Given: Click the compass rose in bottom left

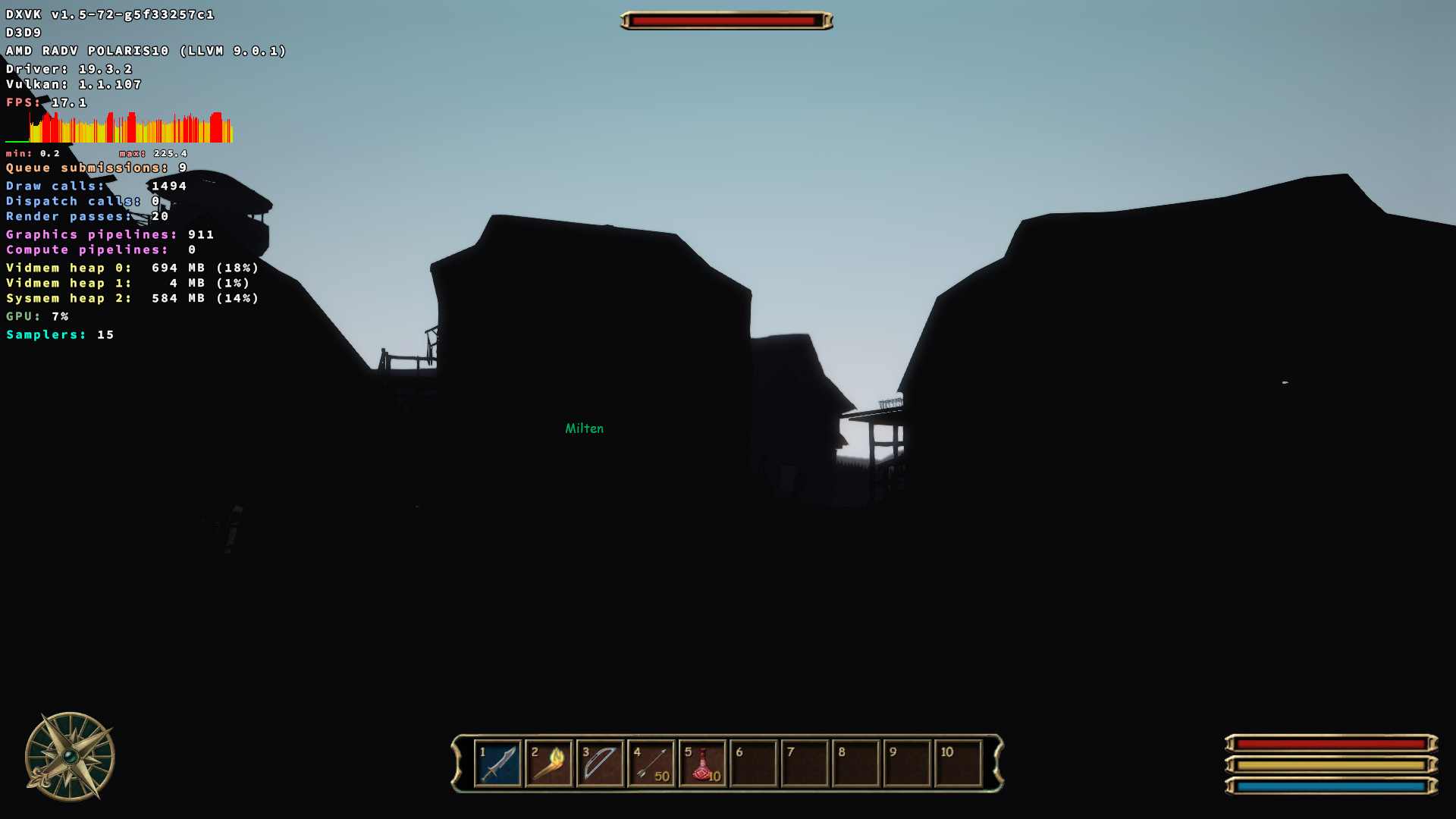Looking at the screenshot, I should (70, 755).
